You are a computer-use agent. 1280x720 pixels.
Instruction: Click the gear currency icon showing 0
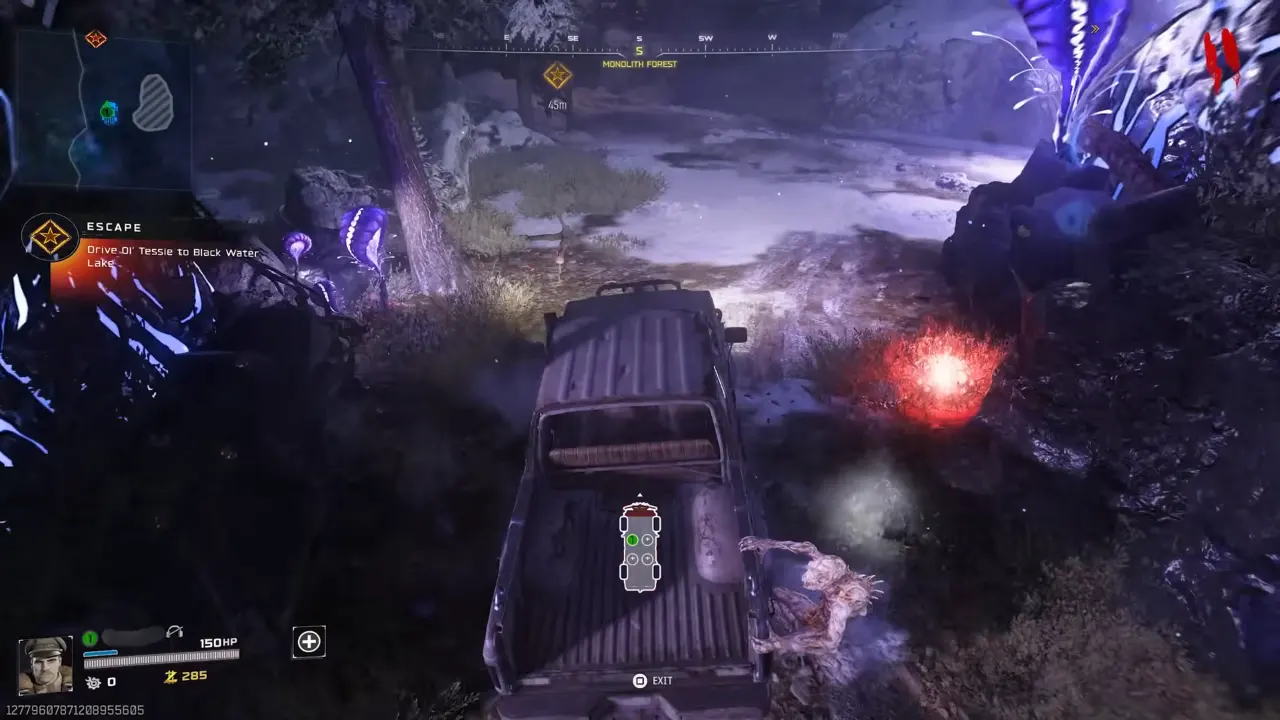coord(92,681)
